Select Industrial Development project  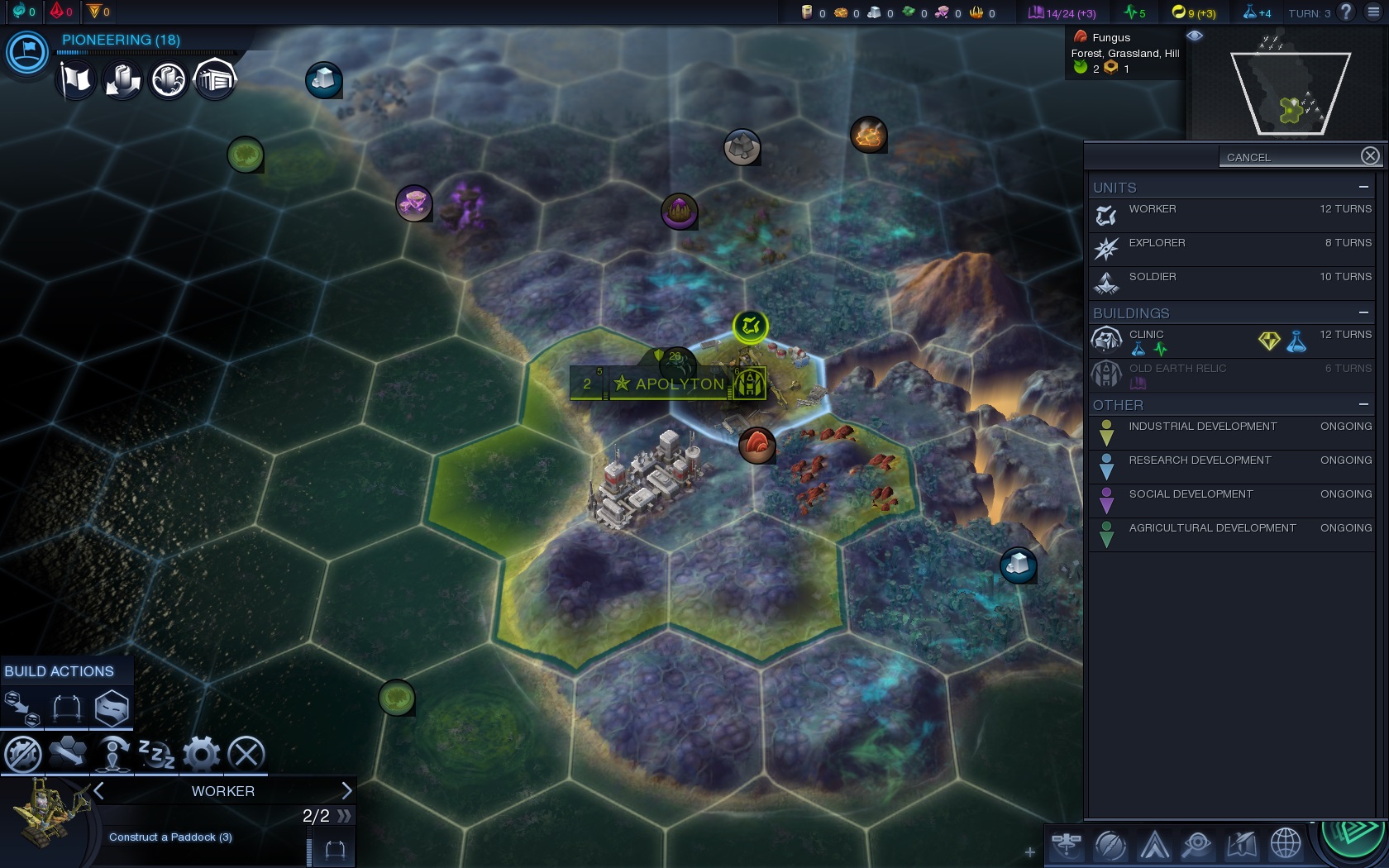pyautogui.click(x=1232, y=432)
